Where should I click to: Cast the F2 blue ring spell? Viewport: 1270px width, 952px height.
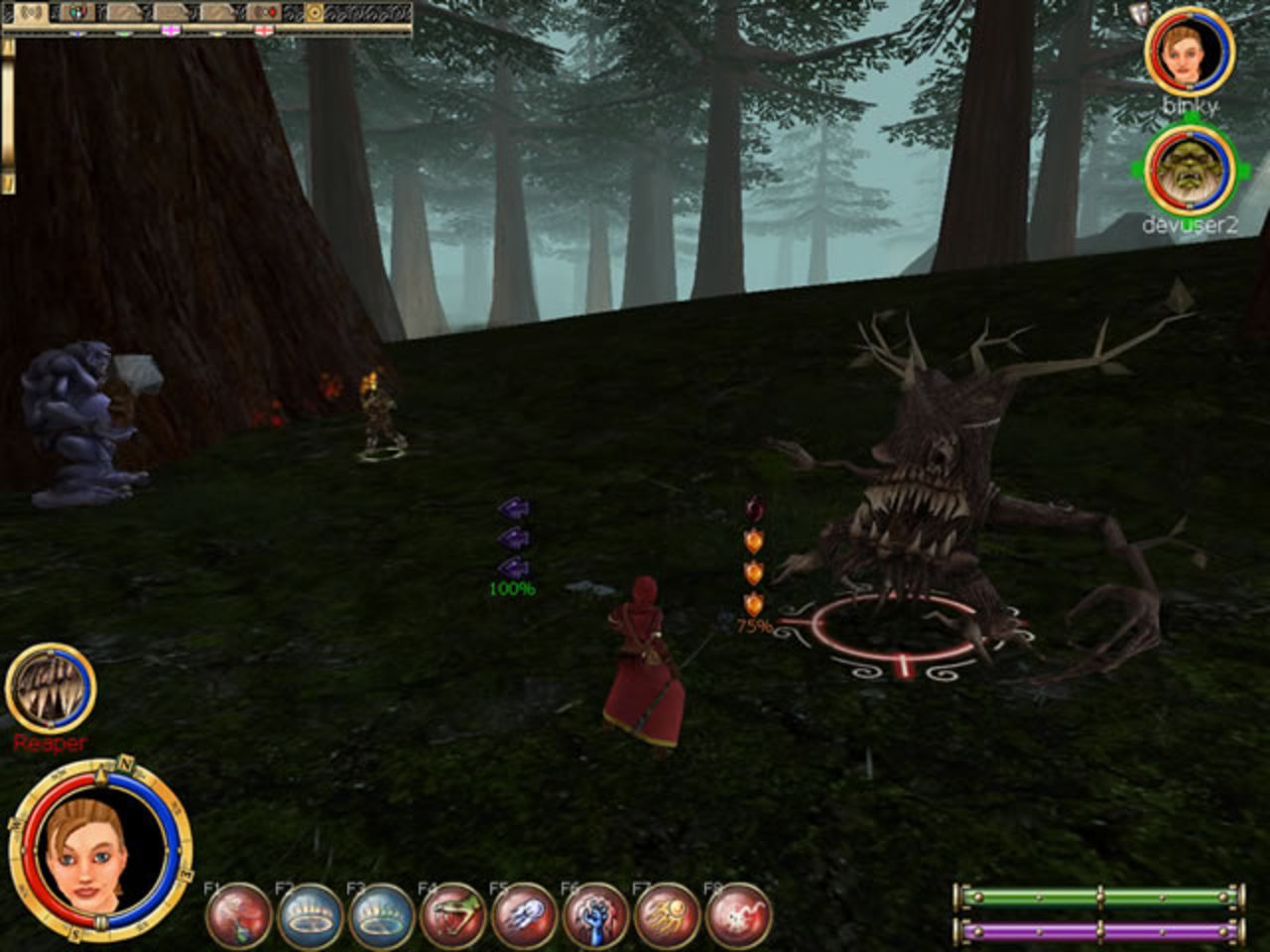(312, 916)
